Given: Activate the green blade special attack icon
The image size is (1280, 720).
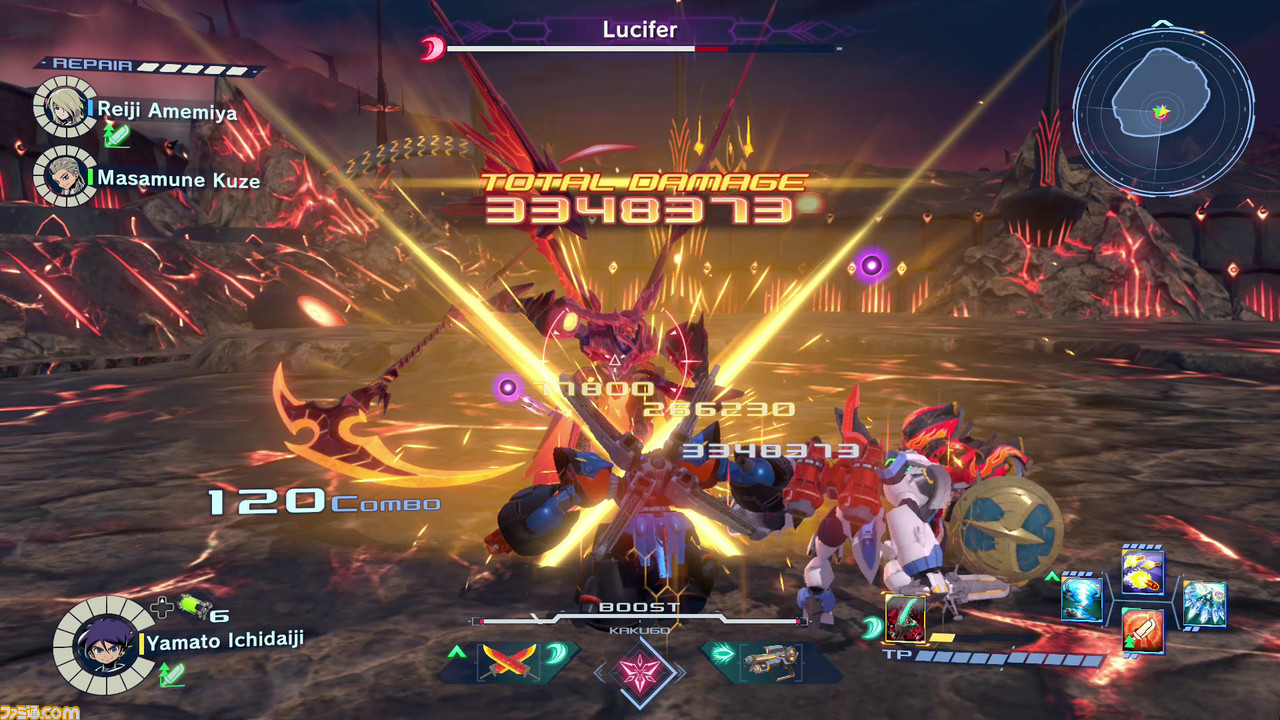Looking at the screenshot, I should tap(905, 618).
